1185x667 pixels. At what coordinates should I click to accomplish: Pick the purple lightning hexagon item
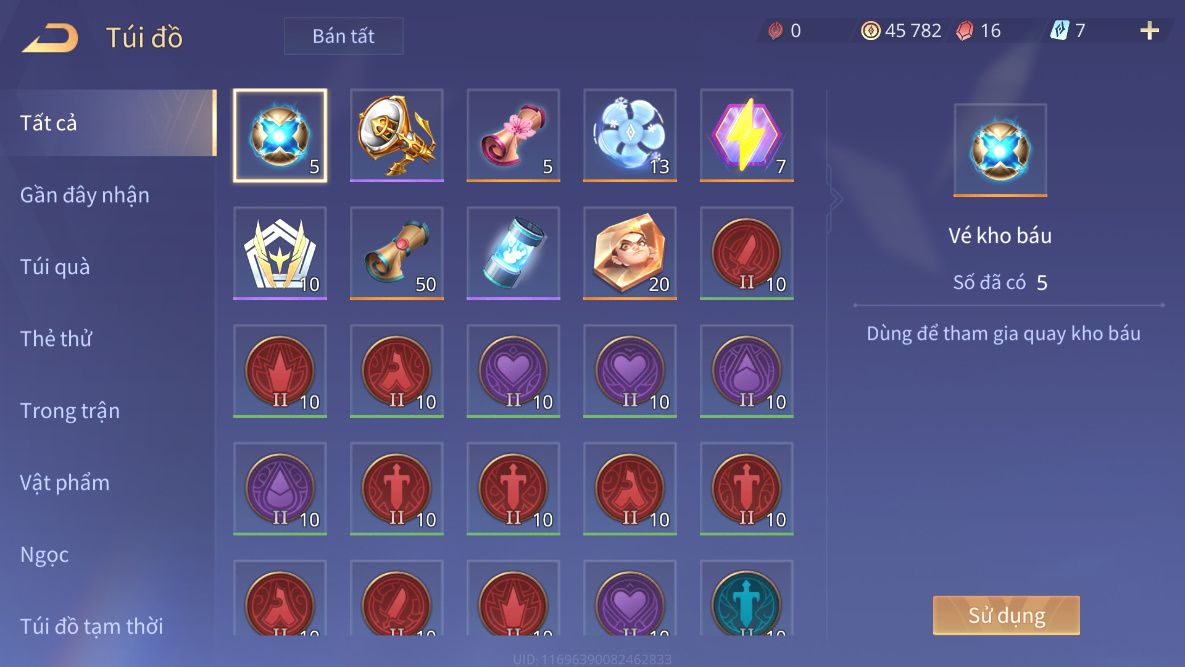click(746, 135)
